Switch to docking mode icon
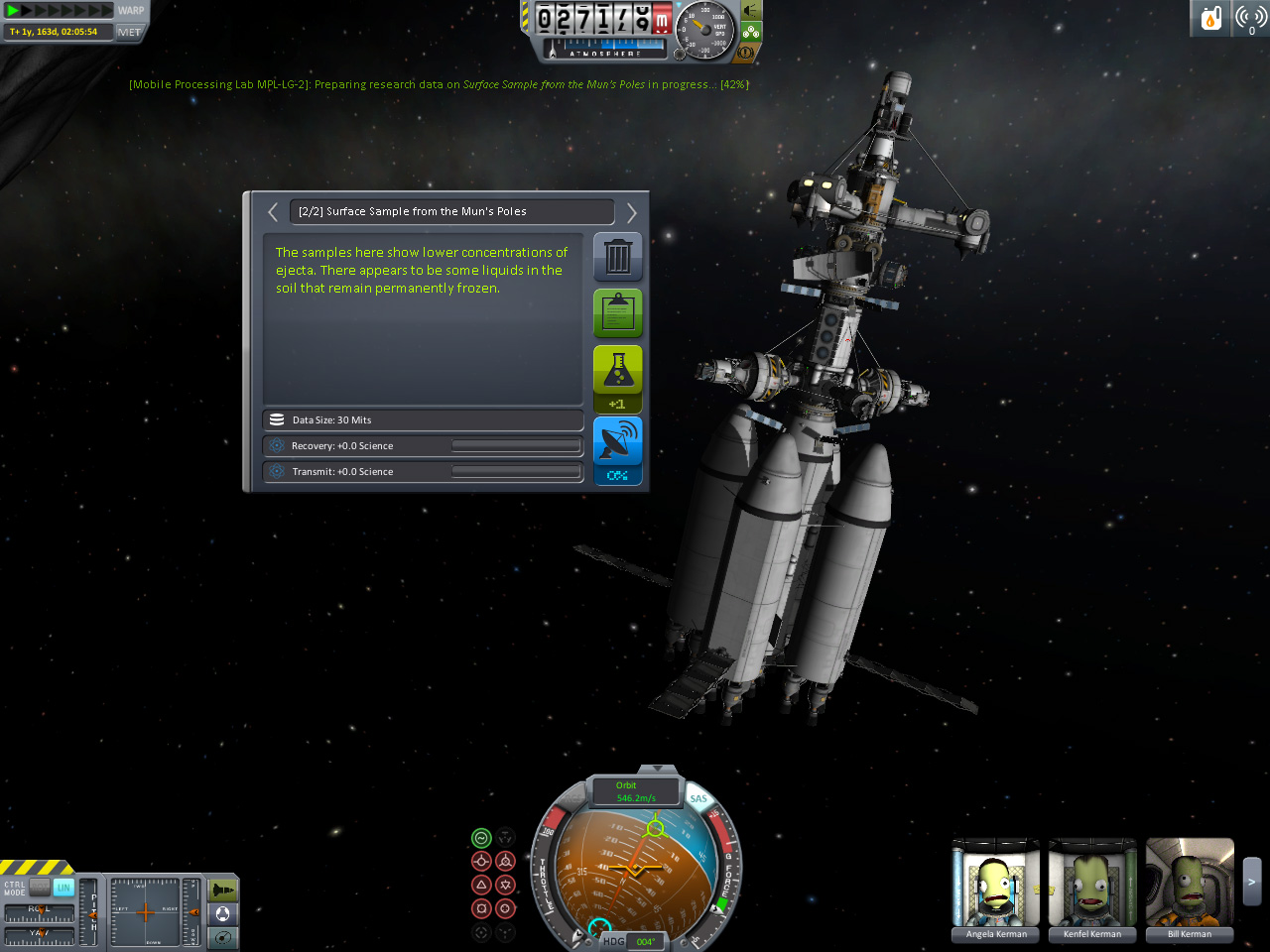This screenshot has width=1270, height=952. tap(223, 913)
